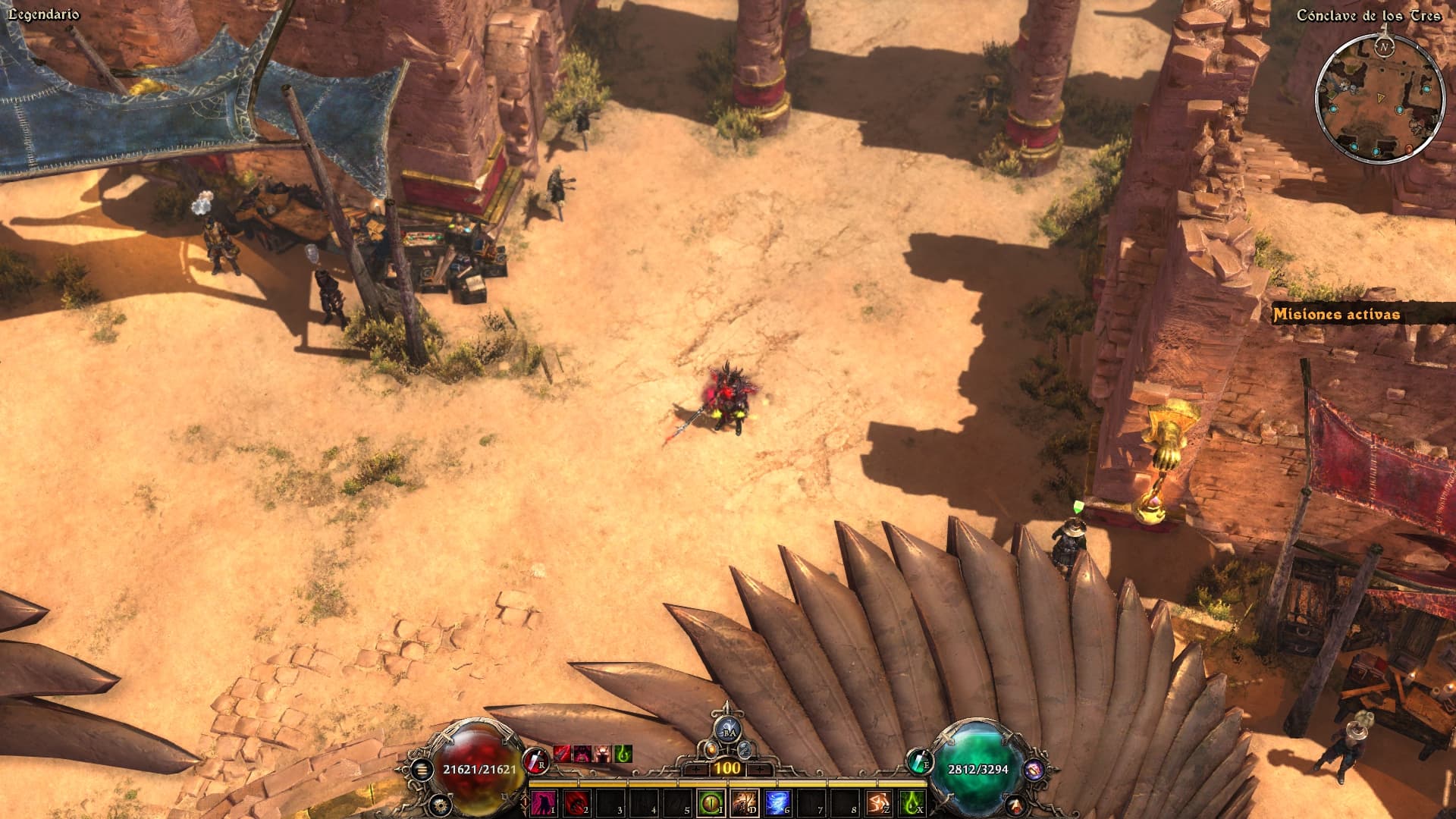Trigger the orange rune skill on Z
Screen dimensions: 1456x819
pyautogui.click(x=879, y=802)
